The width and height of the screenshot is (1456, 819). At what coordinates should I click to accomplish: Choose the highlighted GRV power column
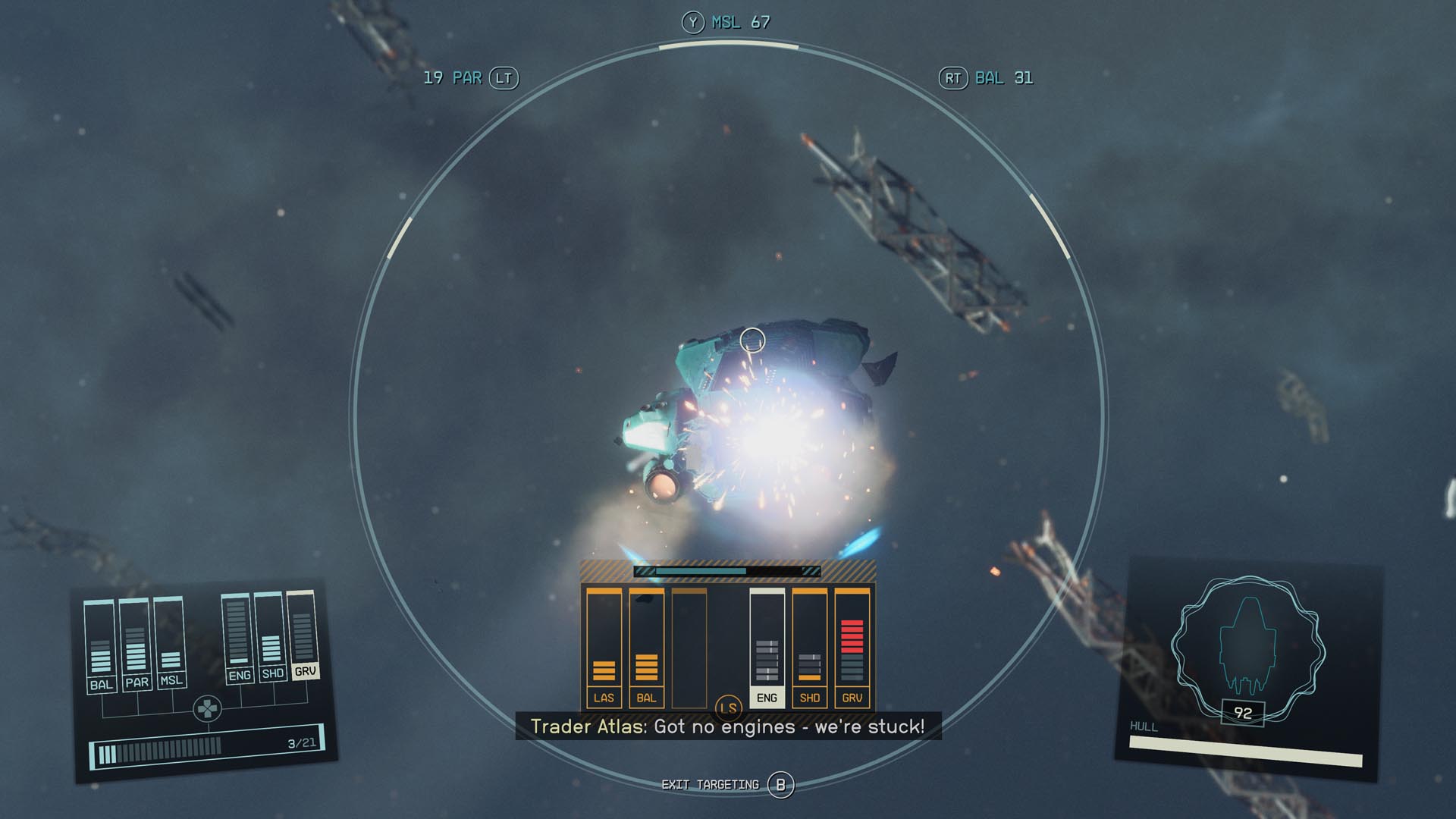pos(303,634)
